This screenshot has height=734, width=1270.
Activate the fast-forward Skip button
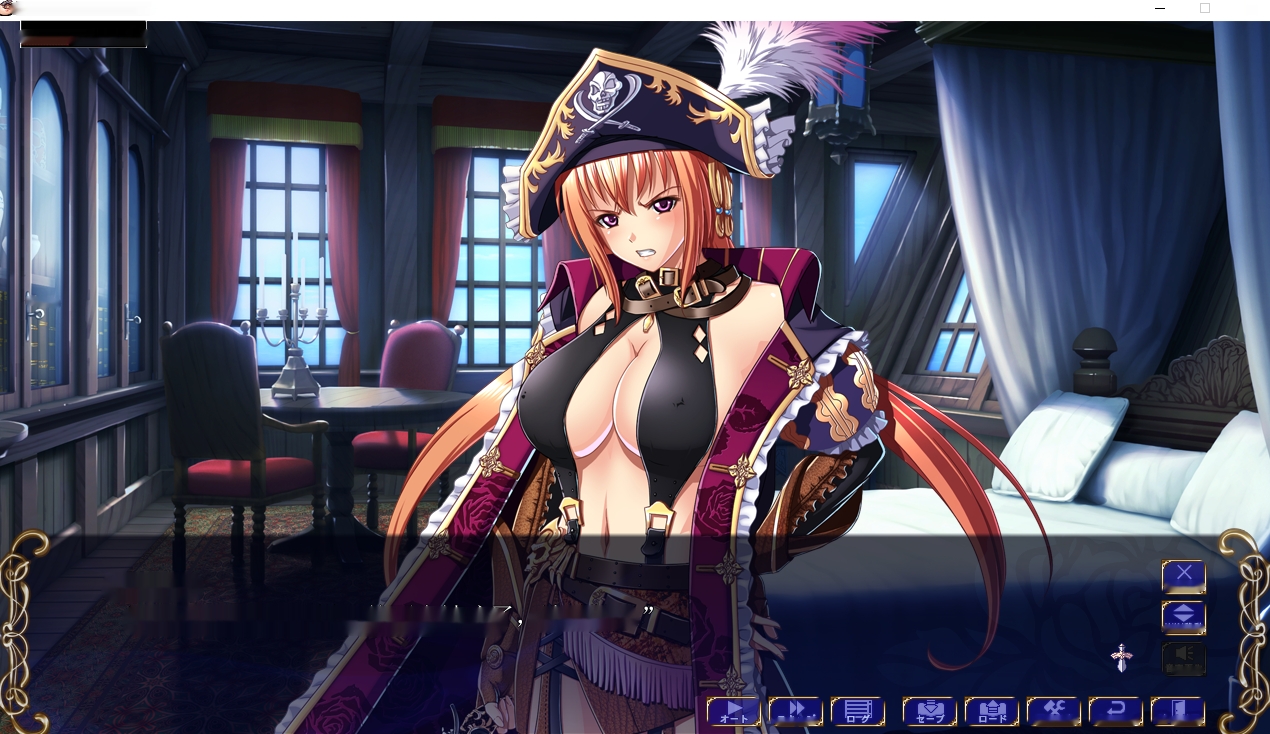click(x=795, y=711)
